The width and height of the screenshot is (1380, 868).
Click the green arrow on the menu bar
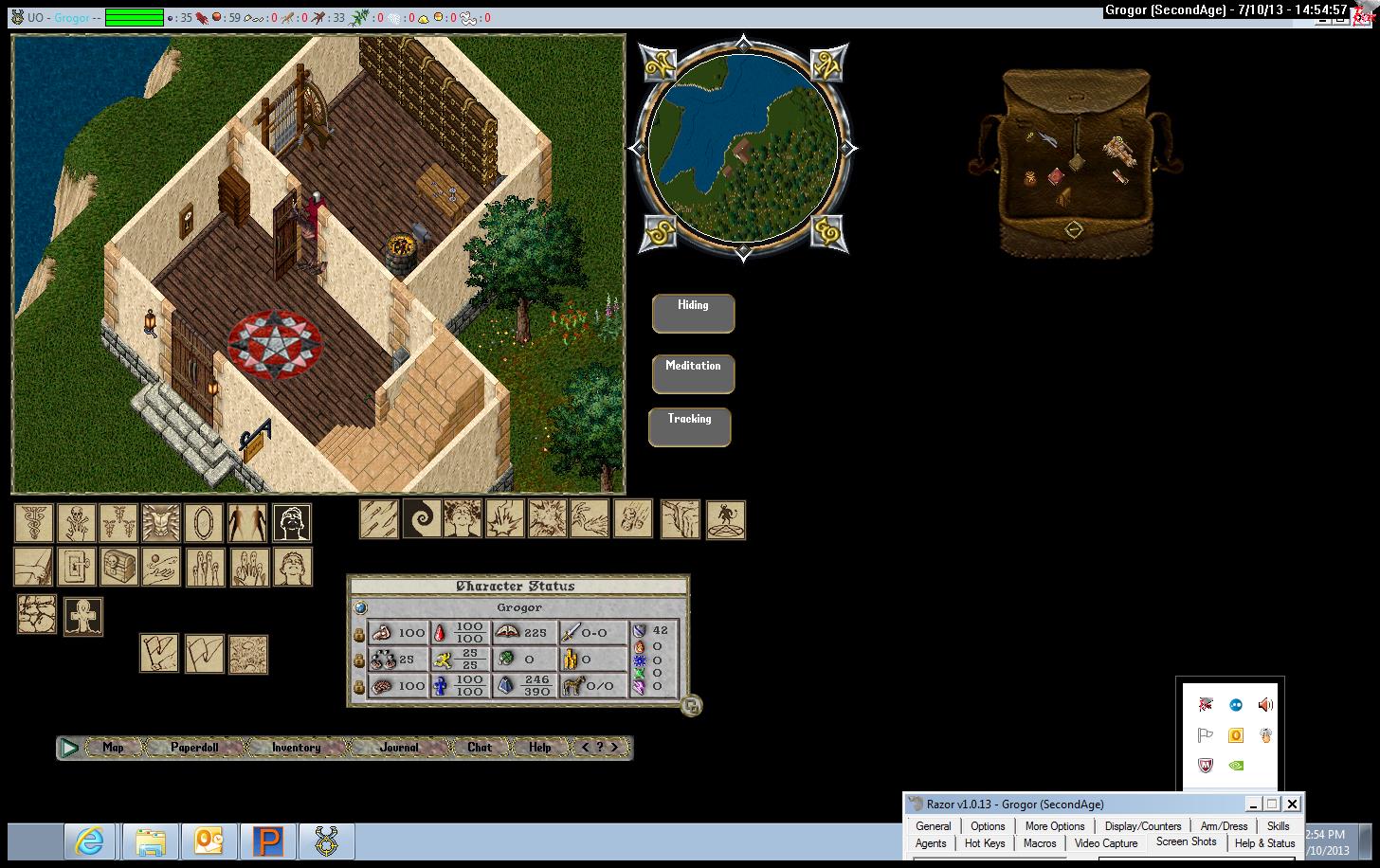pyautogui.click(x=69, y=748)
